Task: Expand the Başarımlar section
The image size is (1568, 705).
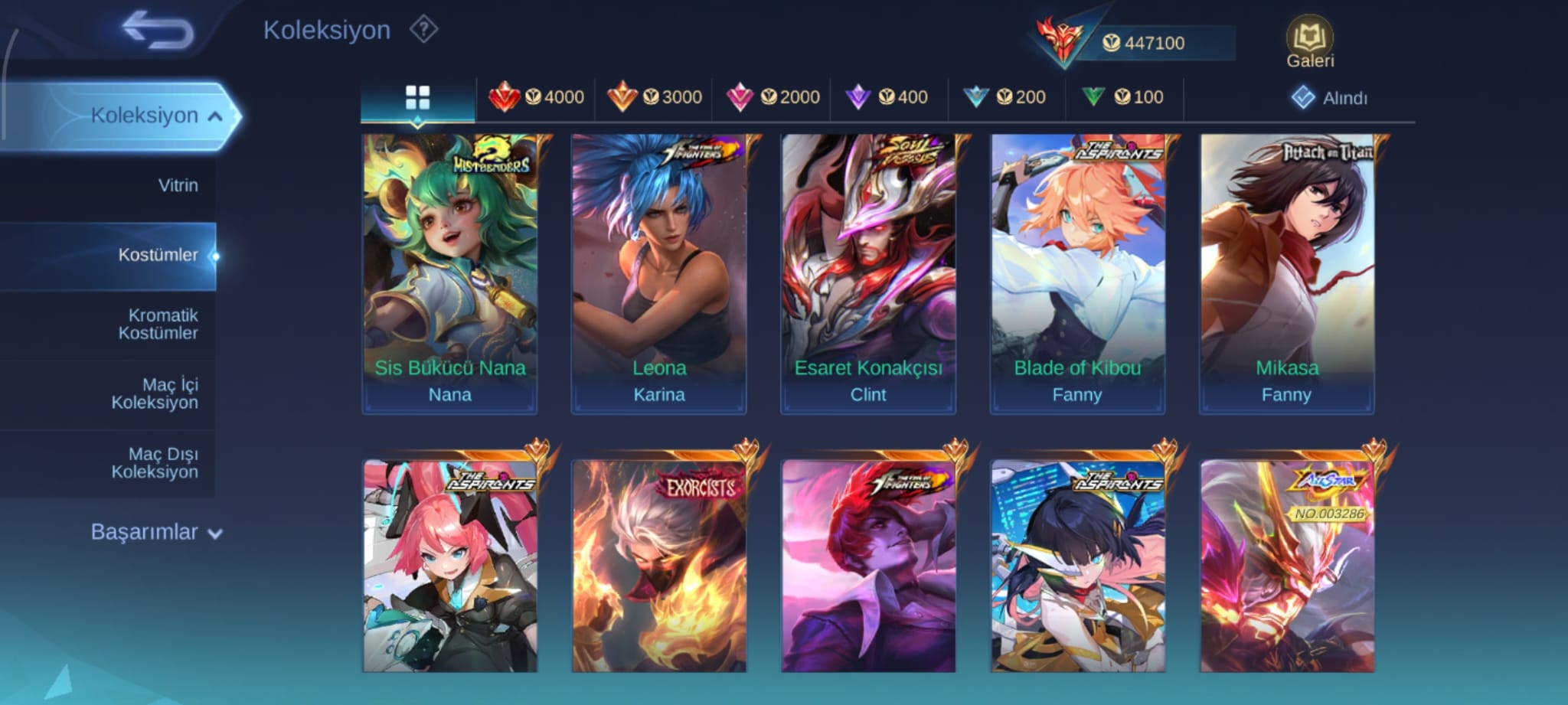Action: coord(156,532)
